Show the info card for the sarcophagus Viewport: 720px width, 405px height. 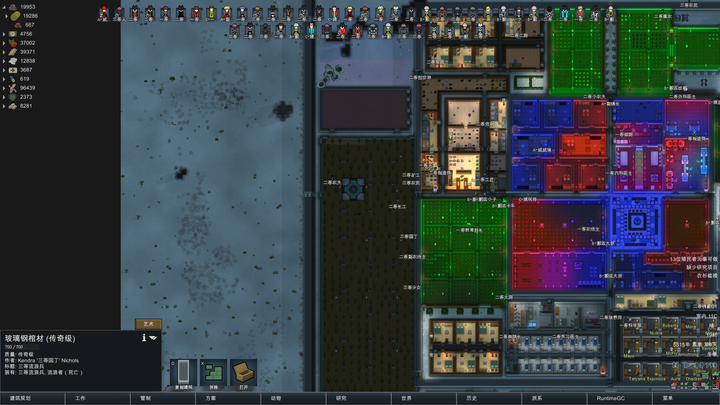pos(143,338)
